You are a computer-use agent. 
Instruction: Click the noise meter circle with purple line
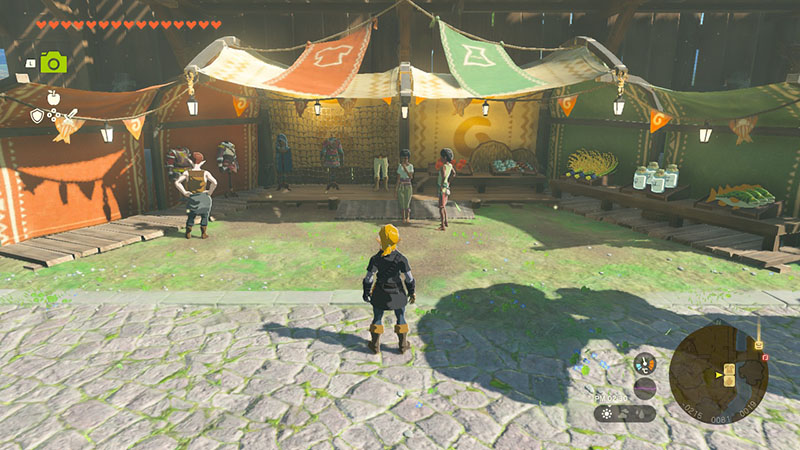645,388
